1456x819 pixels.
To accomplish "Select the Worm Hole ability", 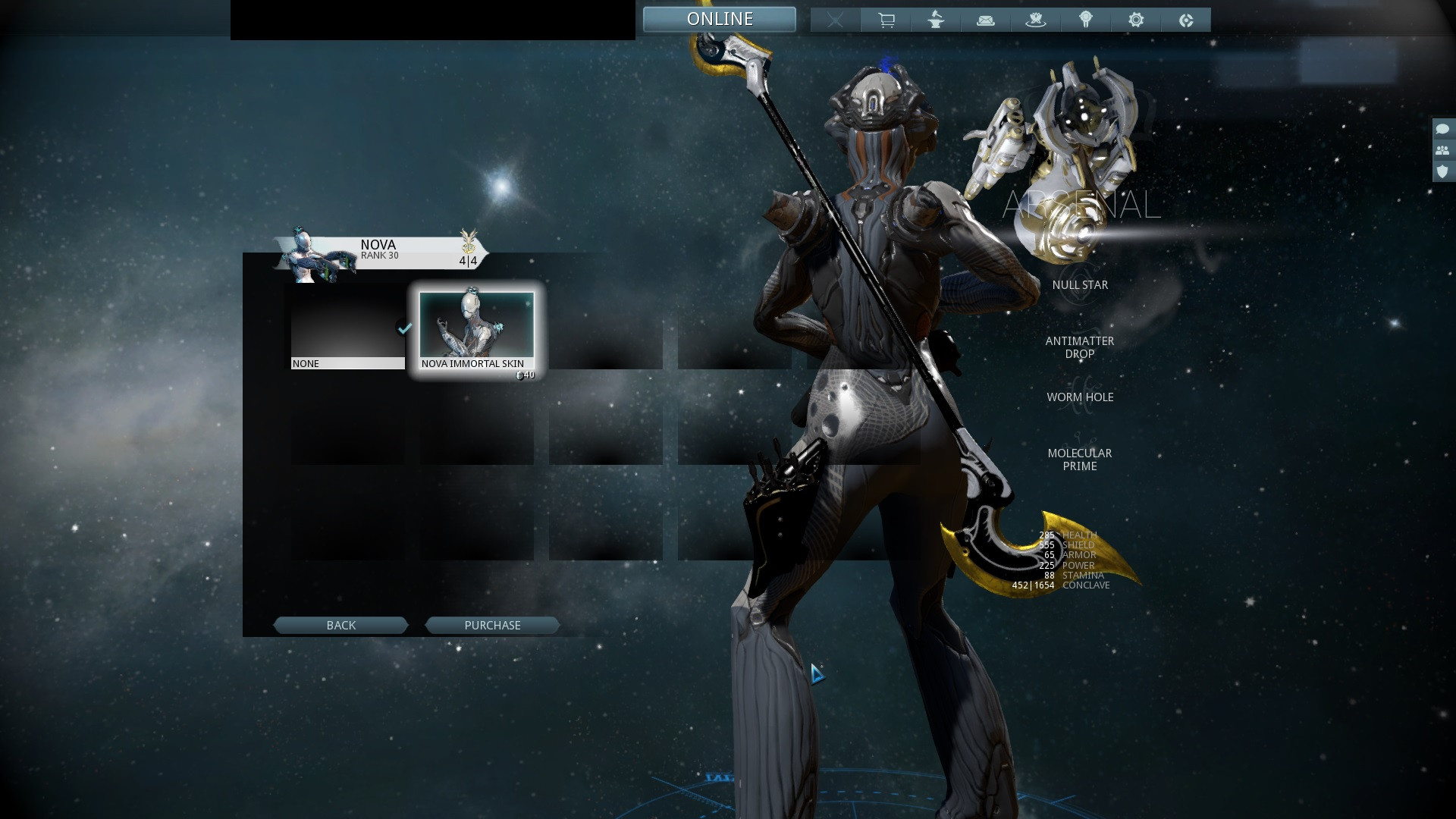I will point(1080,397).
